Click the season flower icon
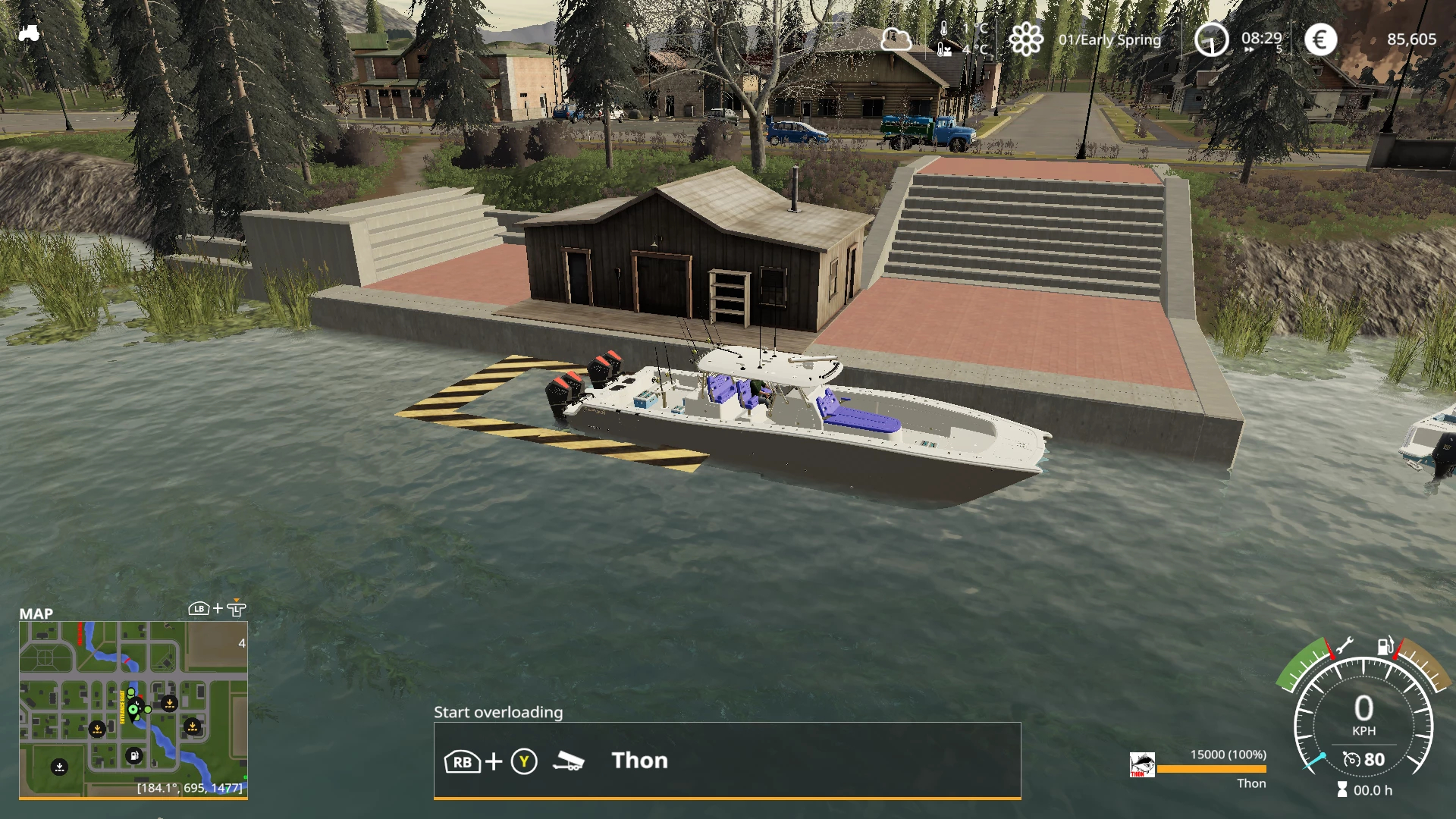The height and width of the screenshot is (819, 1456). coord(1026,39)
